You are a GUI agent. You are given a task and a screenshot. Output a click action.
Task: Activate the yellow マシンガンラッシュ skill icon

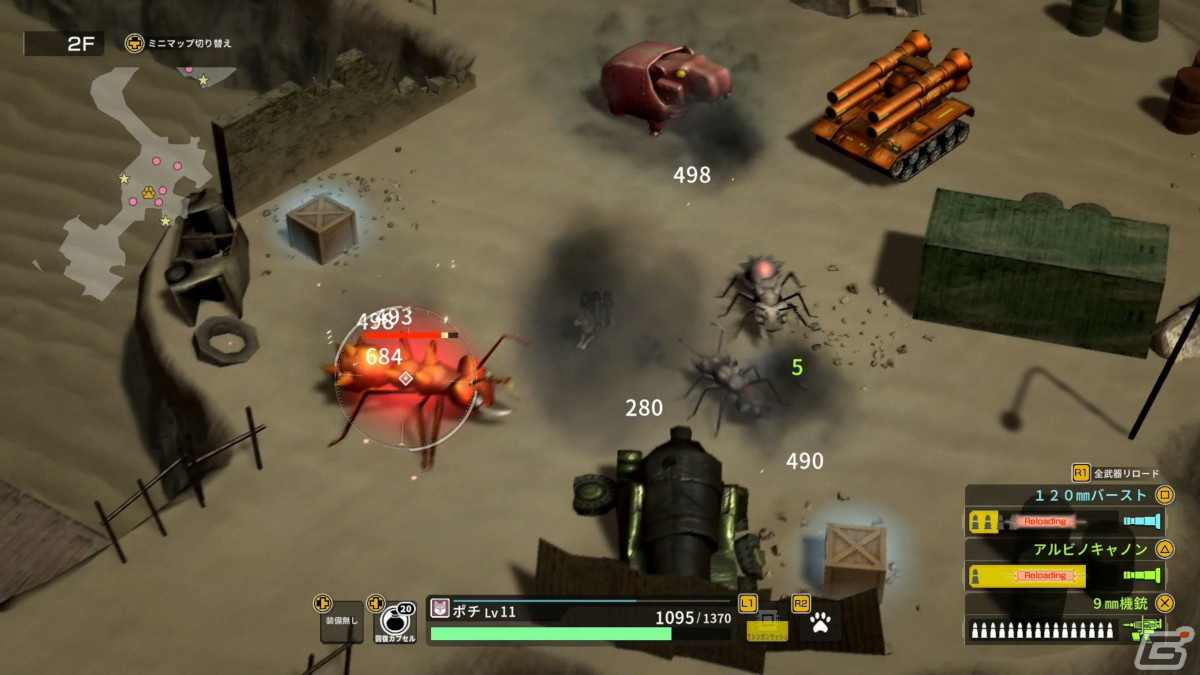pos(767,625)
